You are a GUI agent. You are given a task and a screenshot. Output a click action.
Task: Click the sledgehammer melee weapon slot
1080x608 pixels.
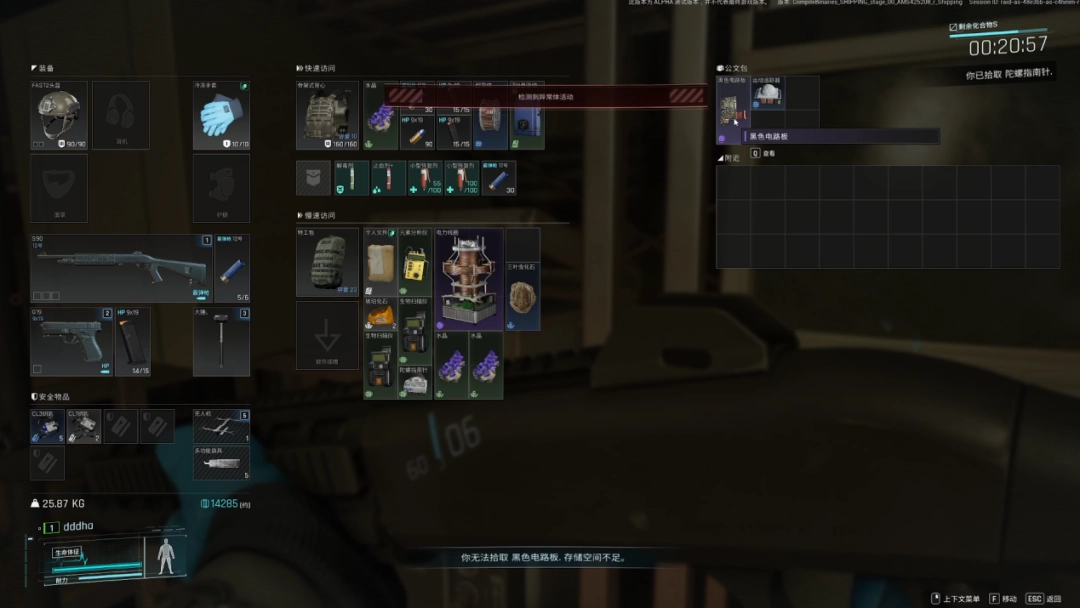click(221, 341)
